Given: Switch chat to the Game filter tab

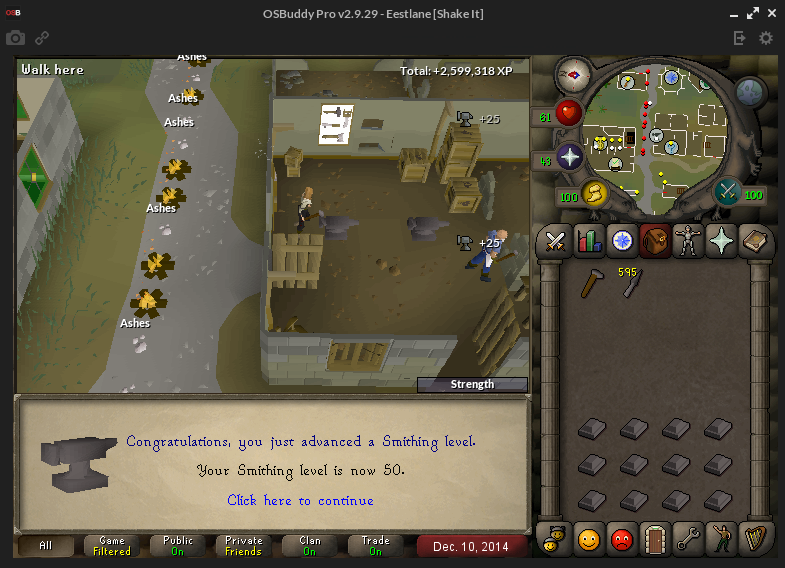Looking at the screenshot, I should [x=112, y=546].
